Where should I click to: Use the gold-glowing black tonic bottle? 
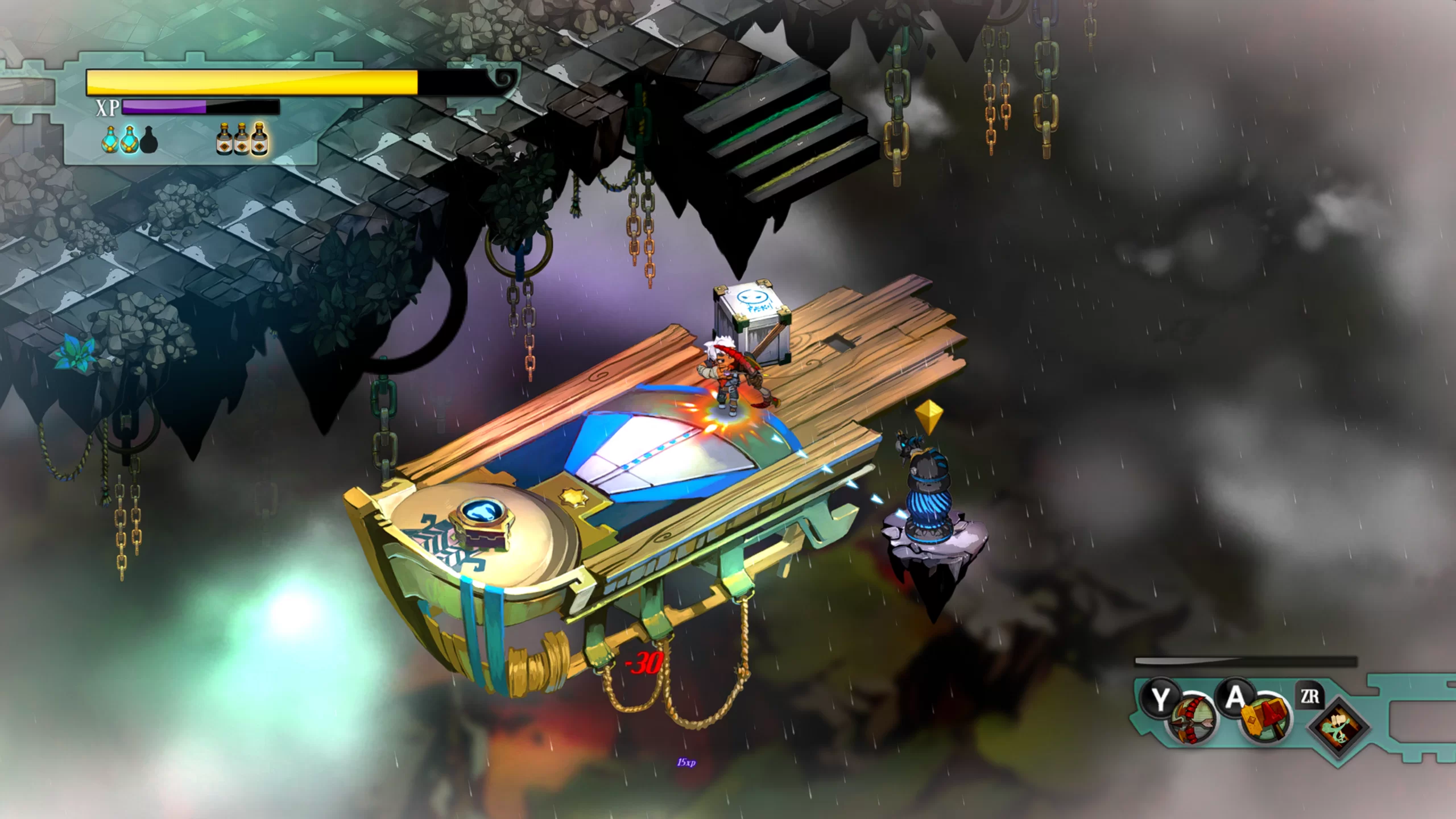pyautogui.click(x=259, y=139)
